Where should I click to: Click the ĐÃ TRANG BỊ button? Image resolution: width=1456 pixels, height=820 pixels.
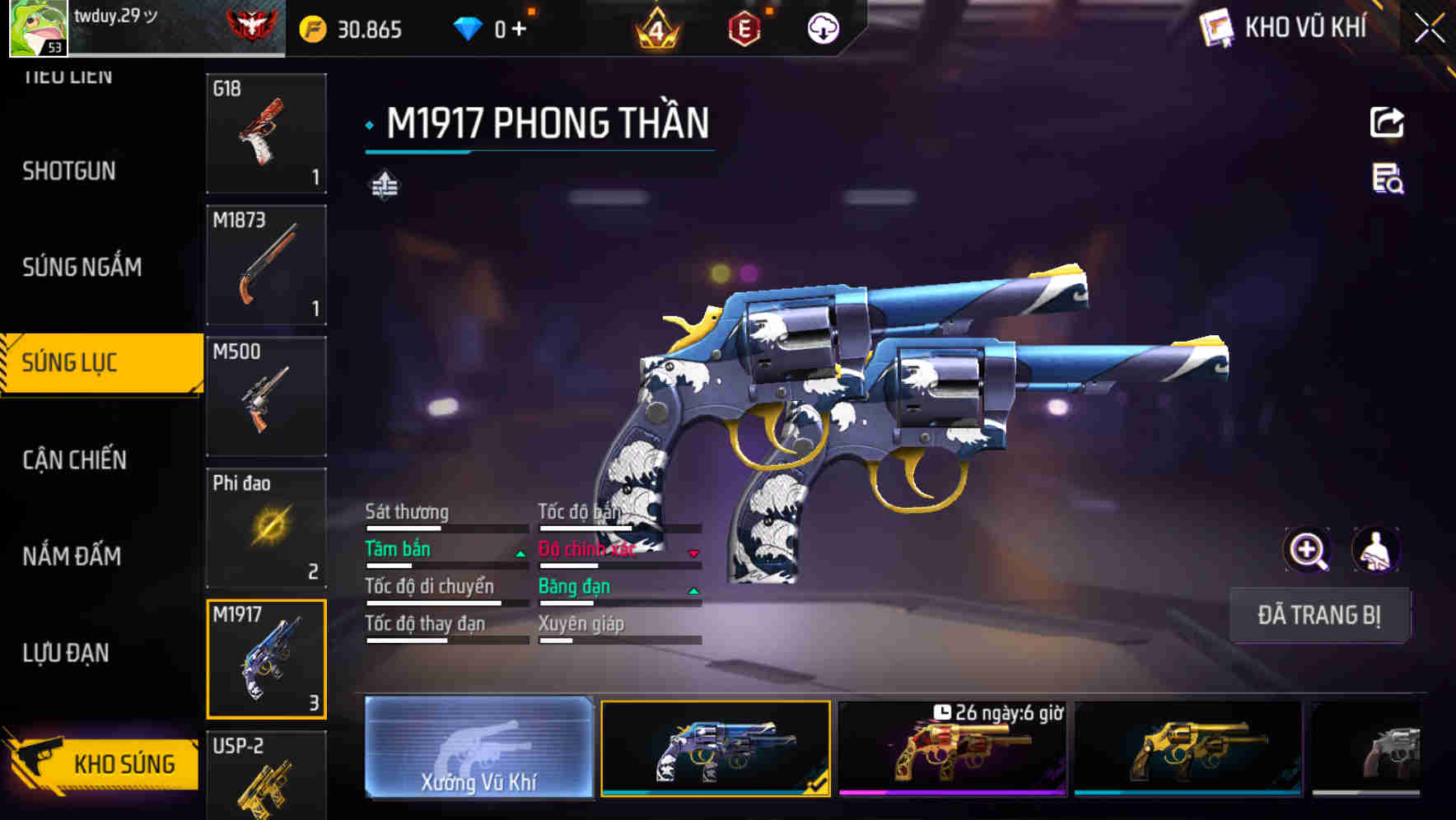(1318, 615)
